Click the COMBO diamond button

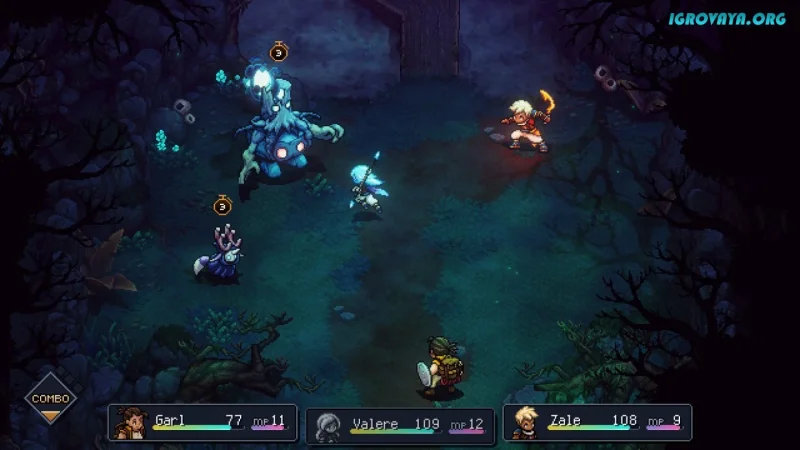(x=50, y=398)
